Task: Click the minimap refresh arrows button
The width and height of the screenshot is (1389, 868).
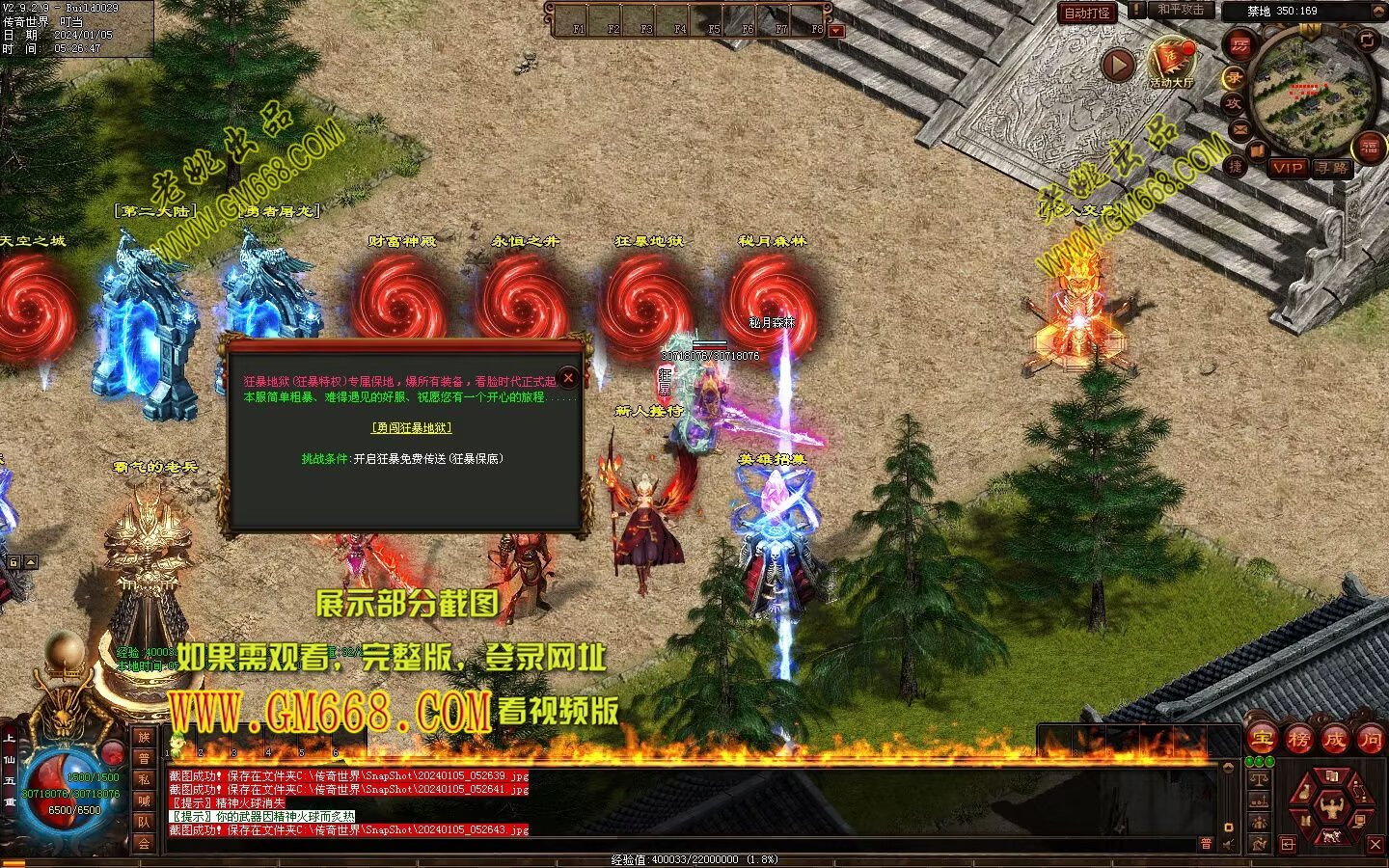Action: (1366, 40)
